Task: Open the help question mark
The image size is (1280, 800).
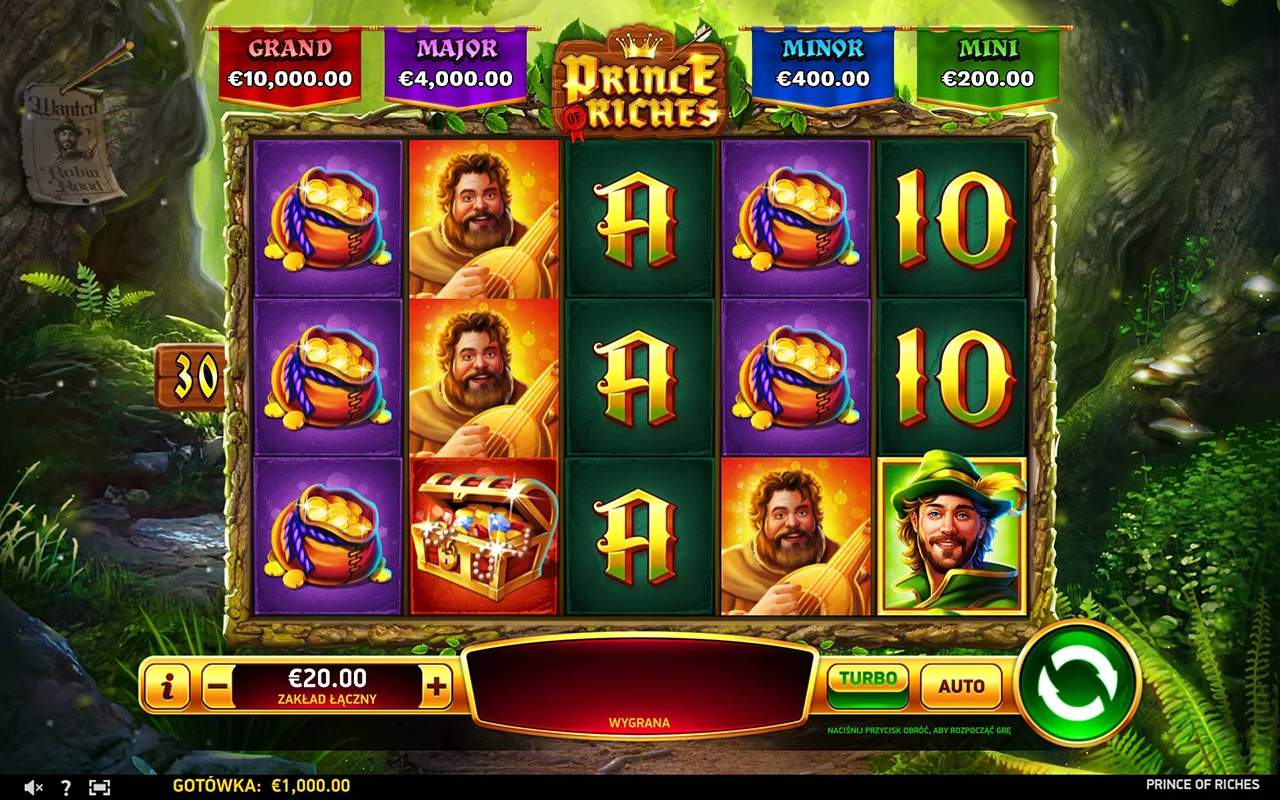Action: [x=66, y=787]
